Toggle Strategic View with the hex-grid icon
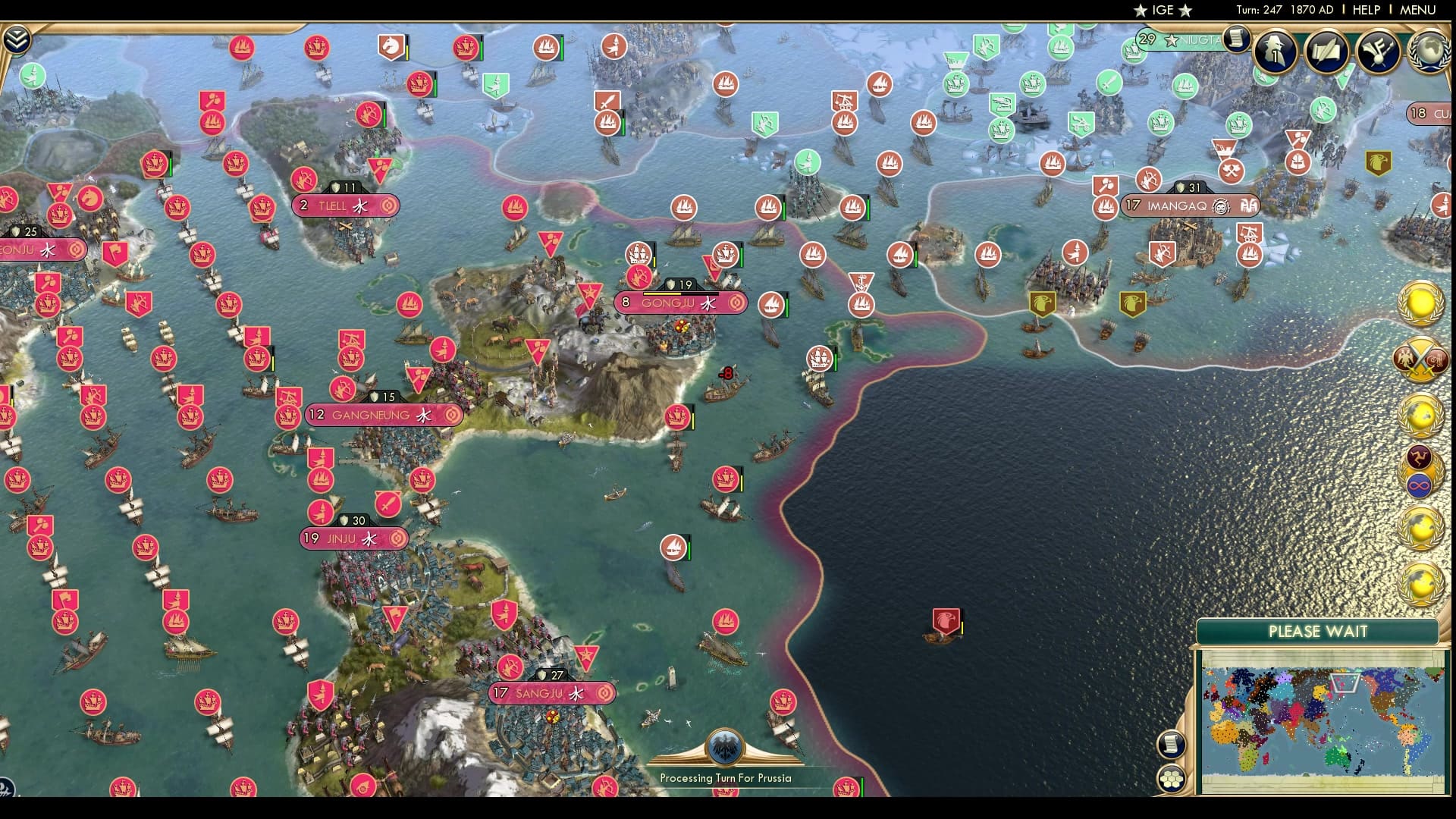This screenshot has width=1456, height=819. click(x=1172, y=777)
